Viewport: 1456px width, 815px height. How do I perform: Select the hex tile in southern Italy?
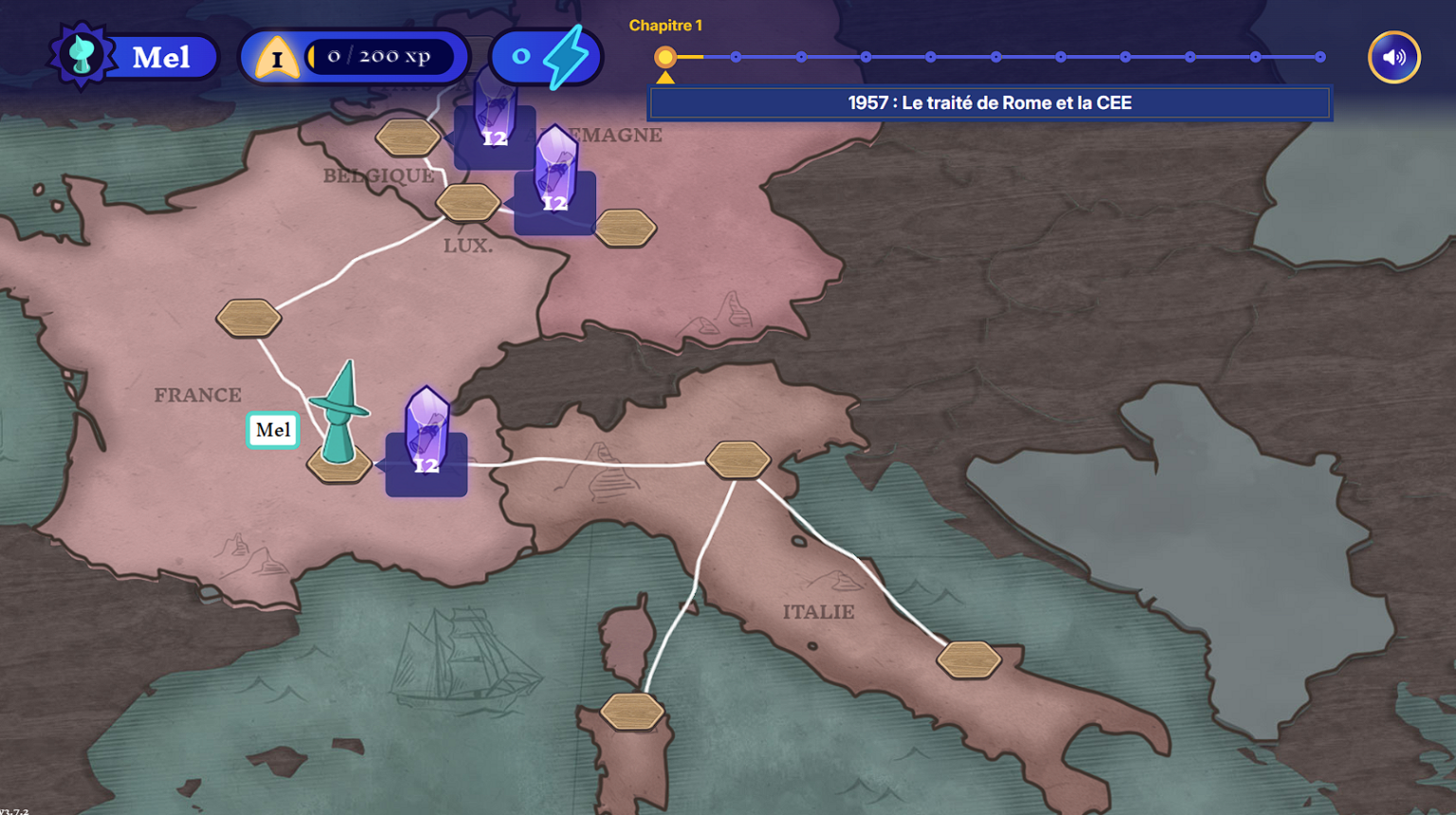tap(969, 660)
